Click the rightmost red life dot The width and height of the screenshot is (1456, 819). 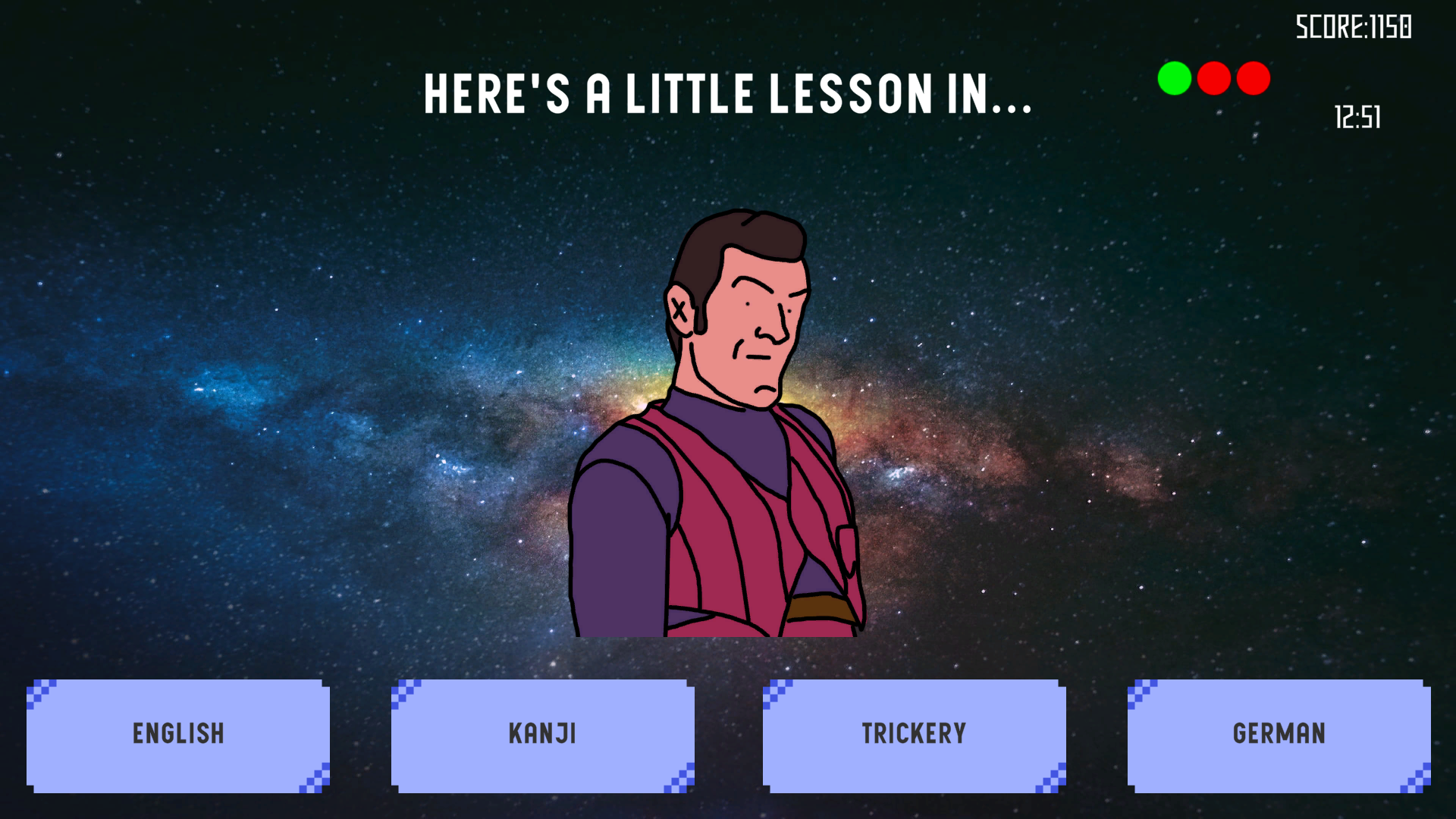1253,77
